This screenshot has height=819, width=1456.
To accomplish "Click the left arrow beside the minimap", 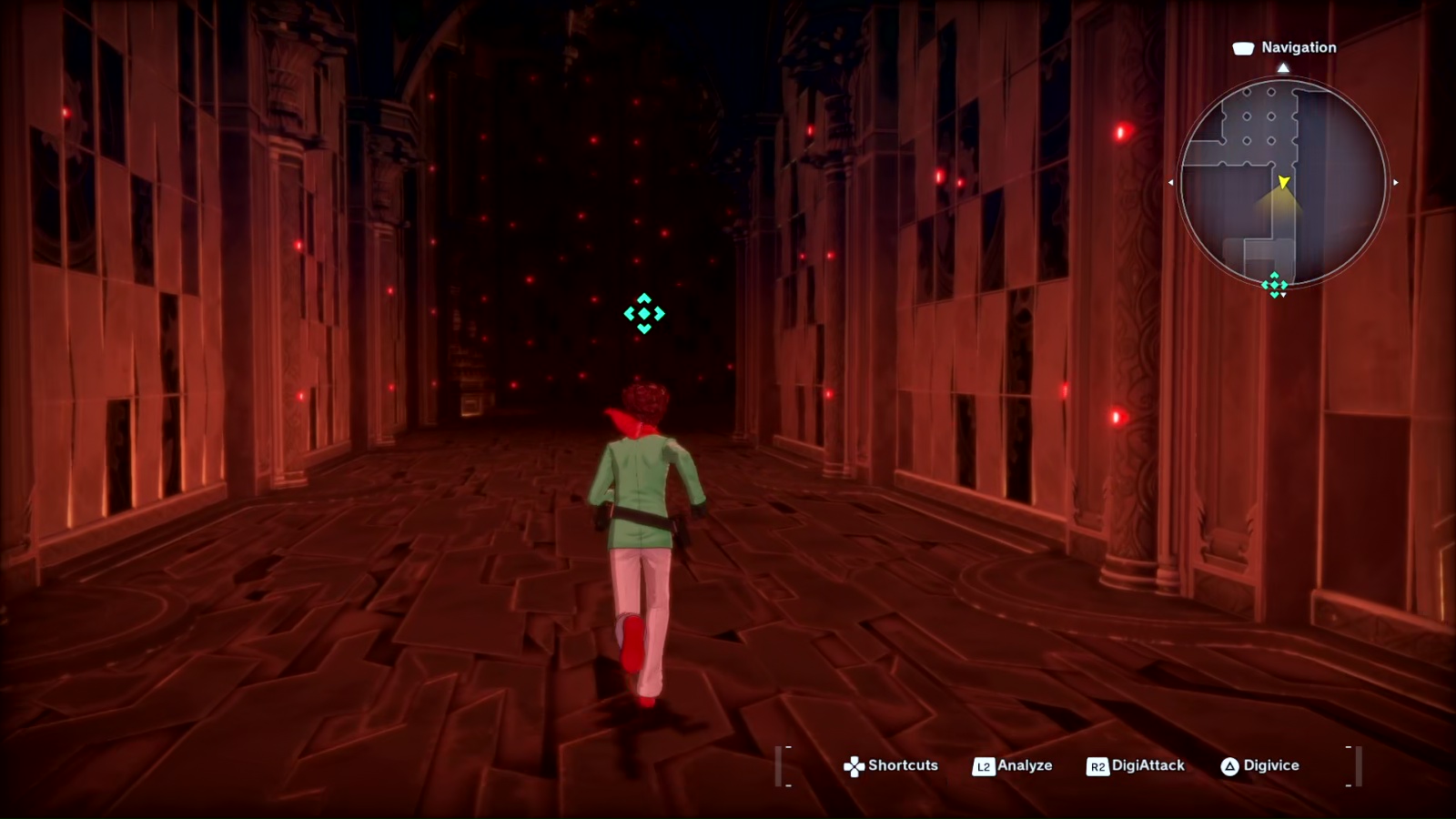I will [1172, 181].
